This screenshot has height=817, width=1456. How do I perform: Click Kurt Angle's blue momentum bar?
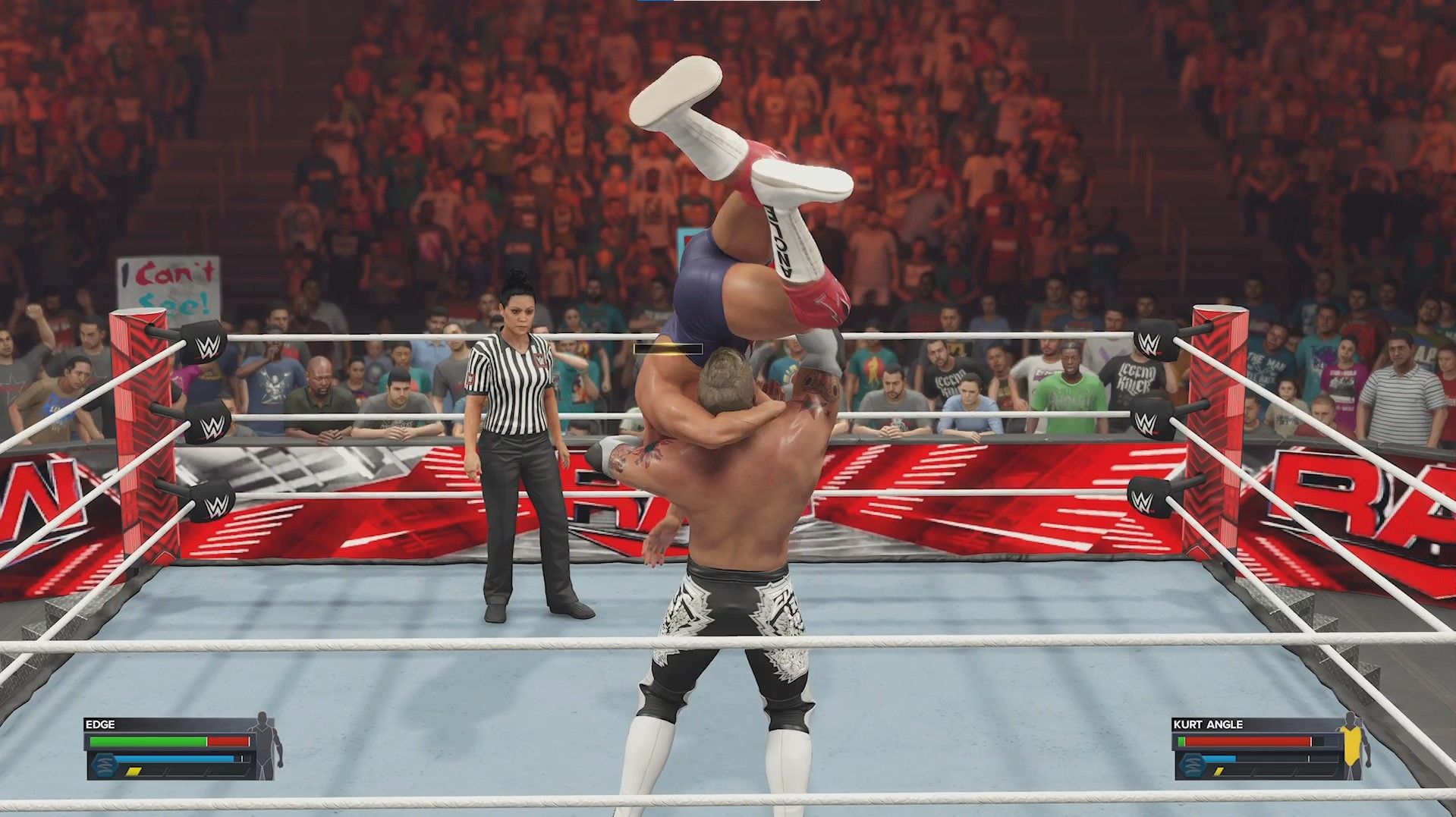tap(1218, 759)
